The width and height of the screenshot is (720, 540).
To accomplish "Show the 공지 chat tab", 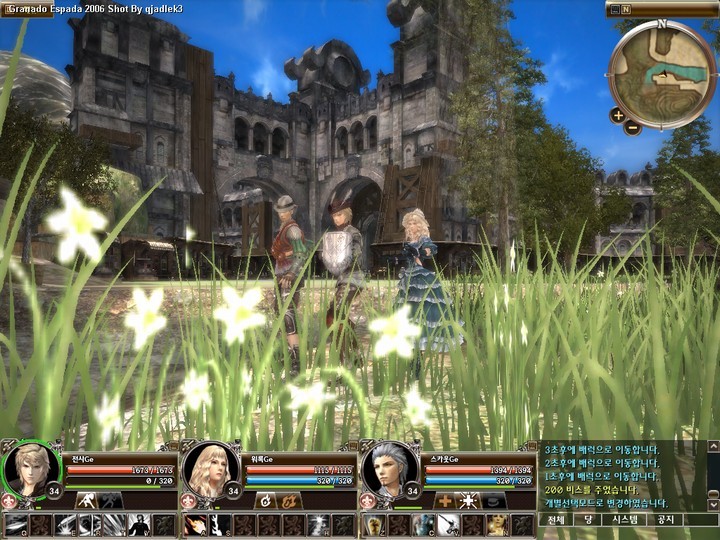I will 663,520.
